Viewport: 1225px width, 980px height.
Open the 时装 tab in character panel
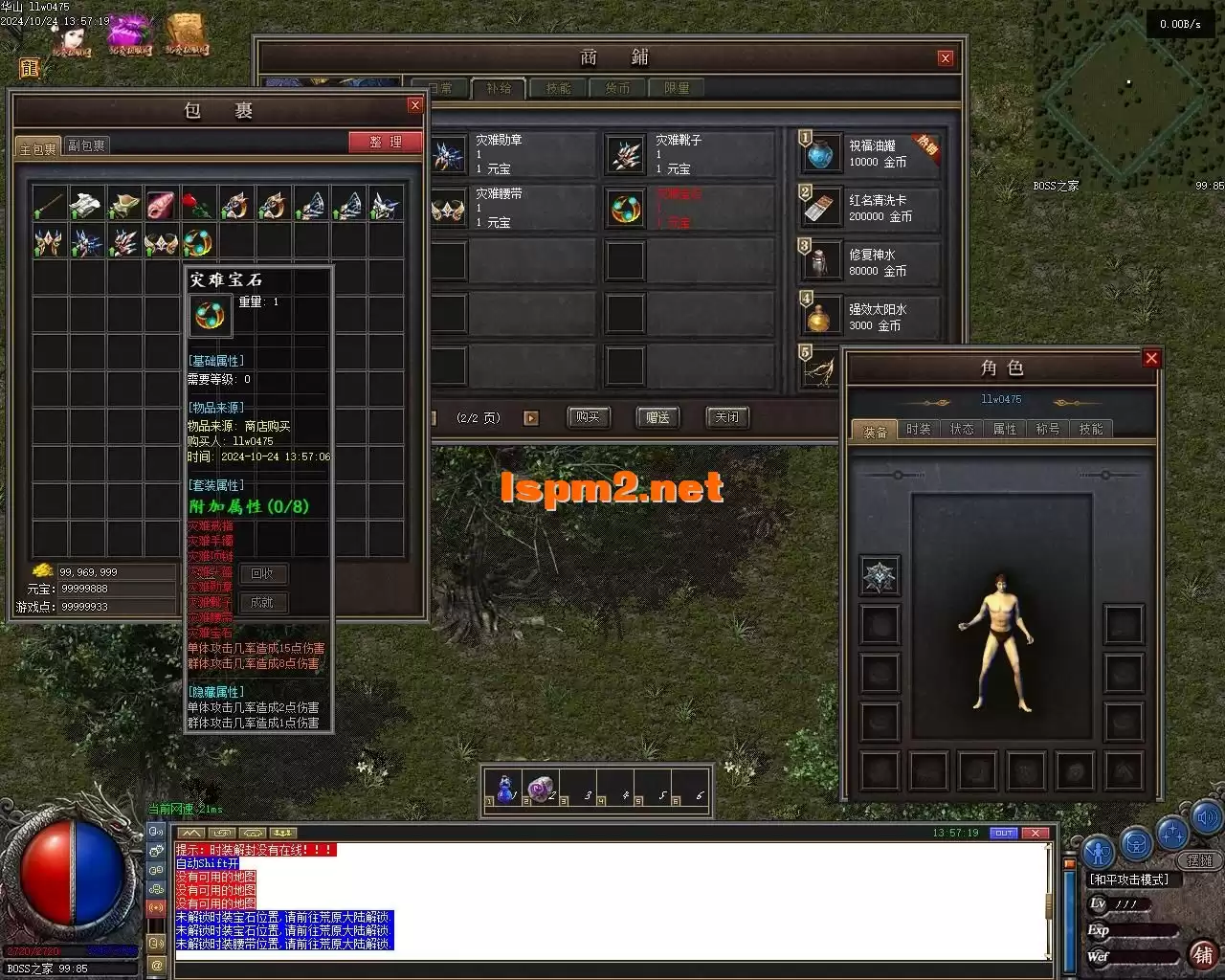[x=918, y=429]
